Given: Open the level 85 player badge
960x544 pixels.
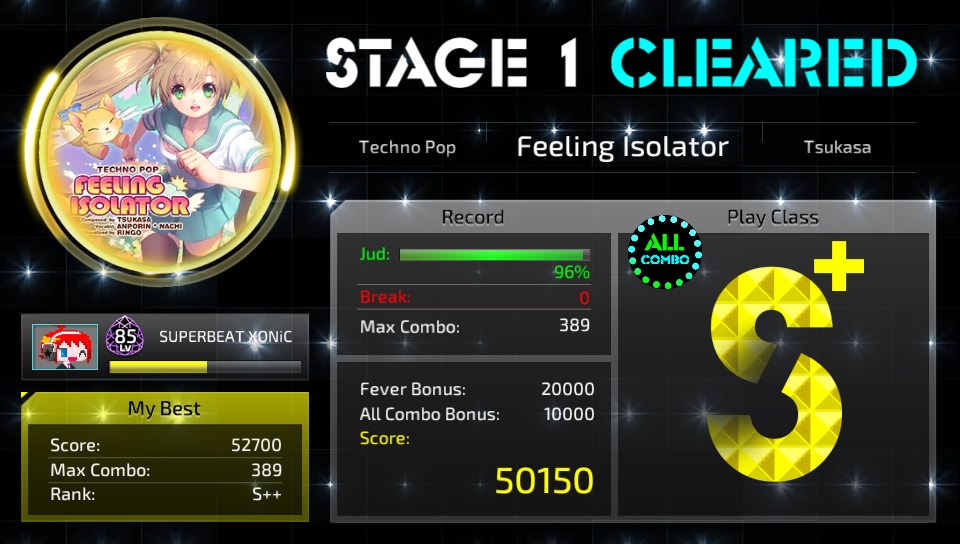Looking at the screenshot, I should 126,338.
